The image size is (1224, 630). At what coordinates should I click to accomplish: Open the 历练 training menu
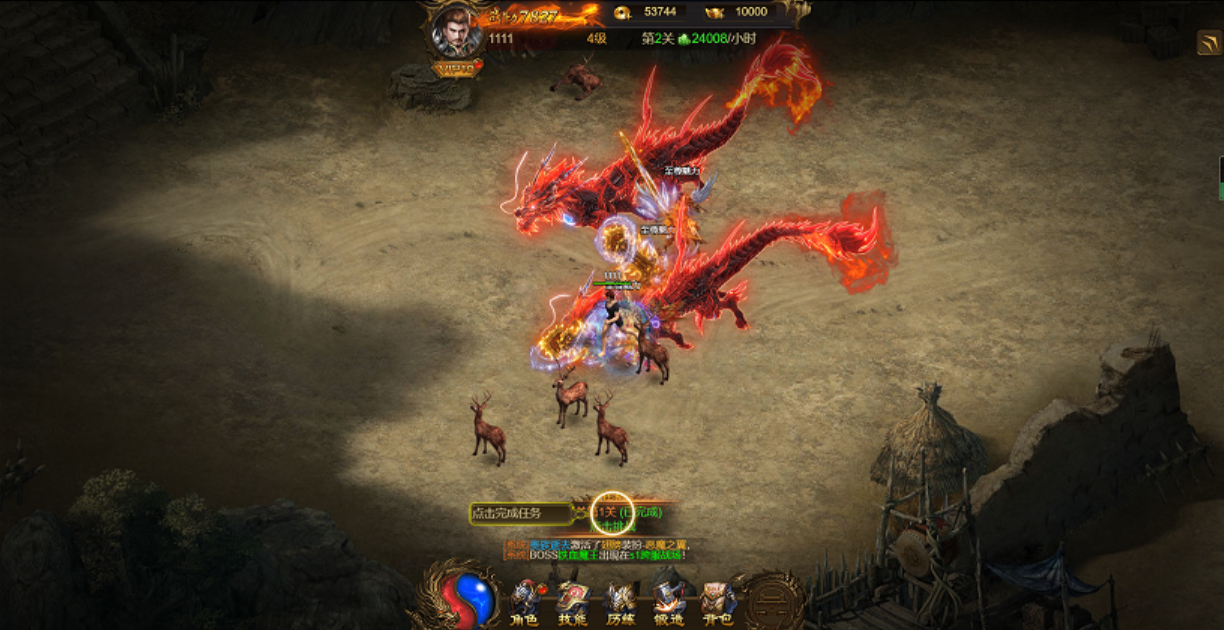tap(620, 603)
